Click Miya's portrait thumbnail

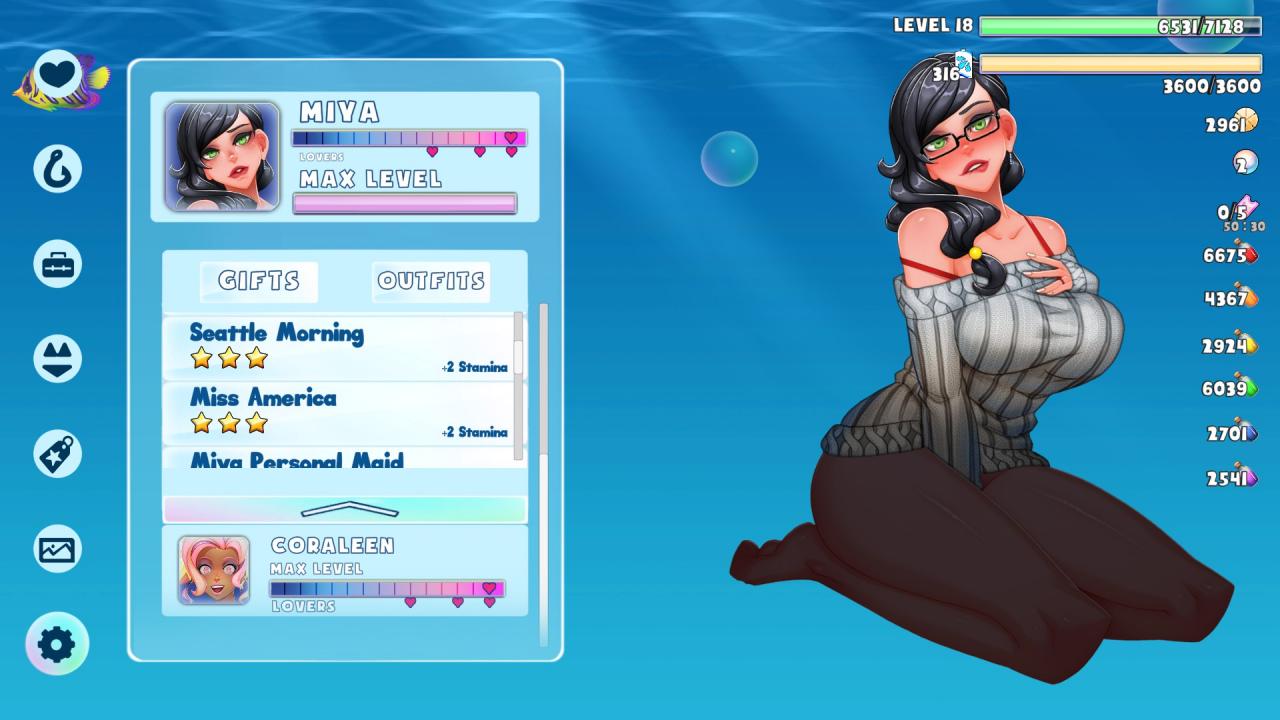point(222,156)
